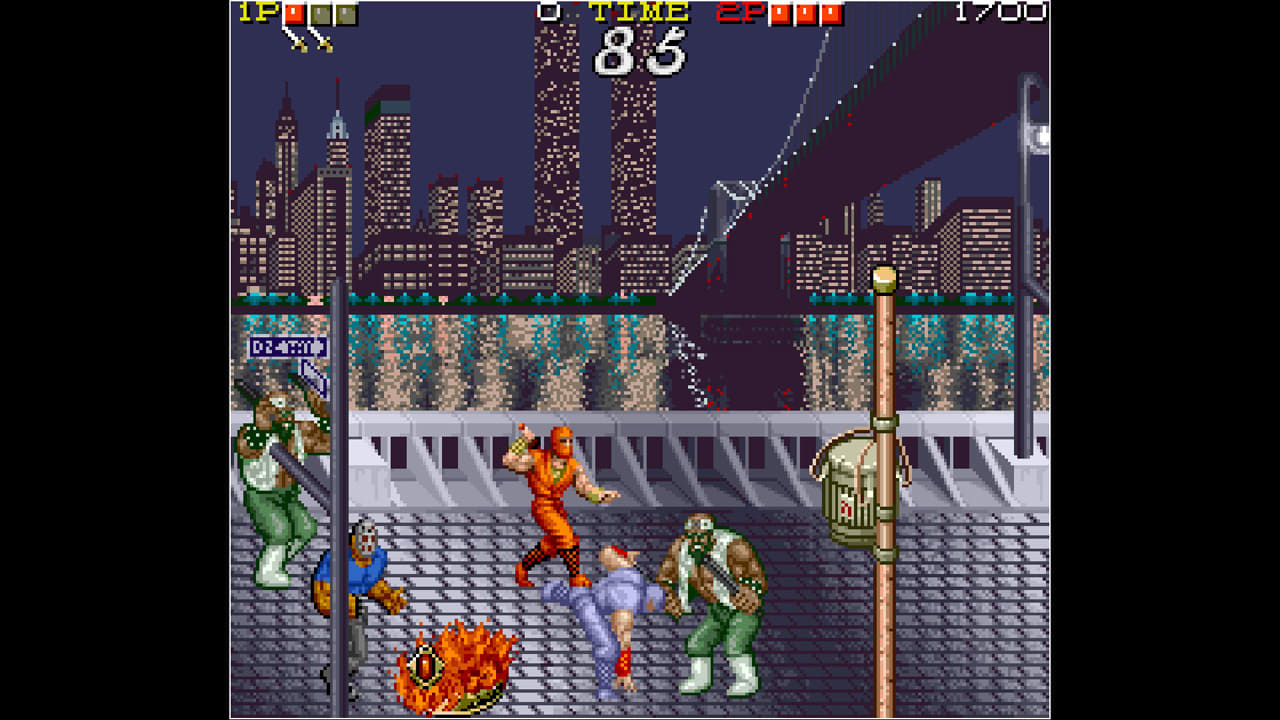Click the score reading 1700
This screenshot has height=720, width=1280.
pyautogui.click(x=1000, y=12)
